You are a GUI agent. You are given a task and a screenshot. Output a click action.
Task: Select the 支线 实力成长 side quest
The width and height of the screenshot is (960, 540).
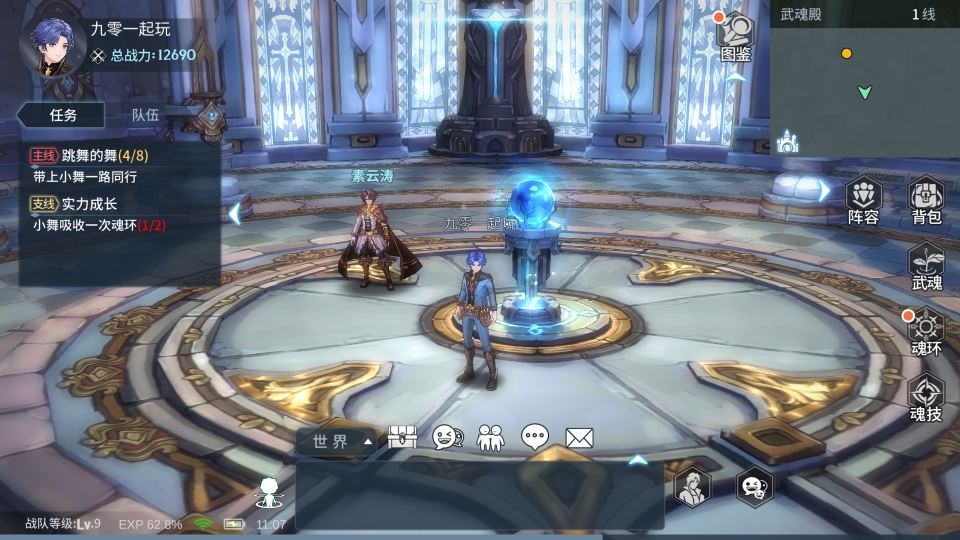click(x=90, y=214)
